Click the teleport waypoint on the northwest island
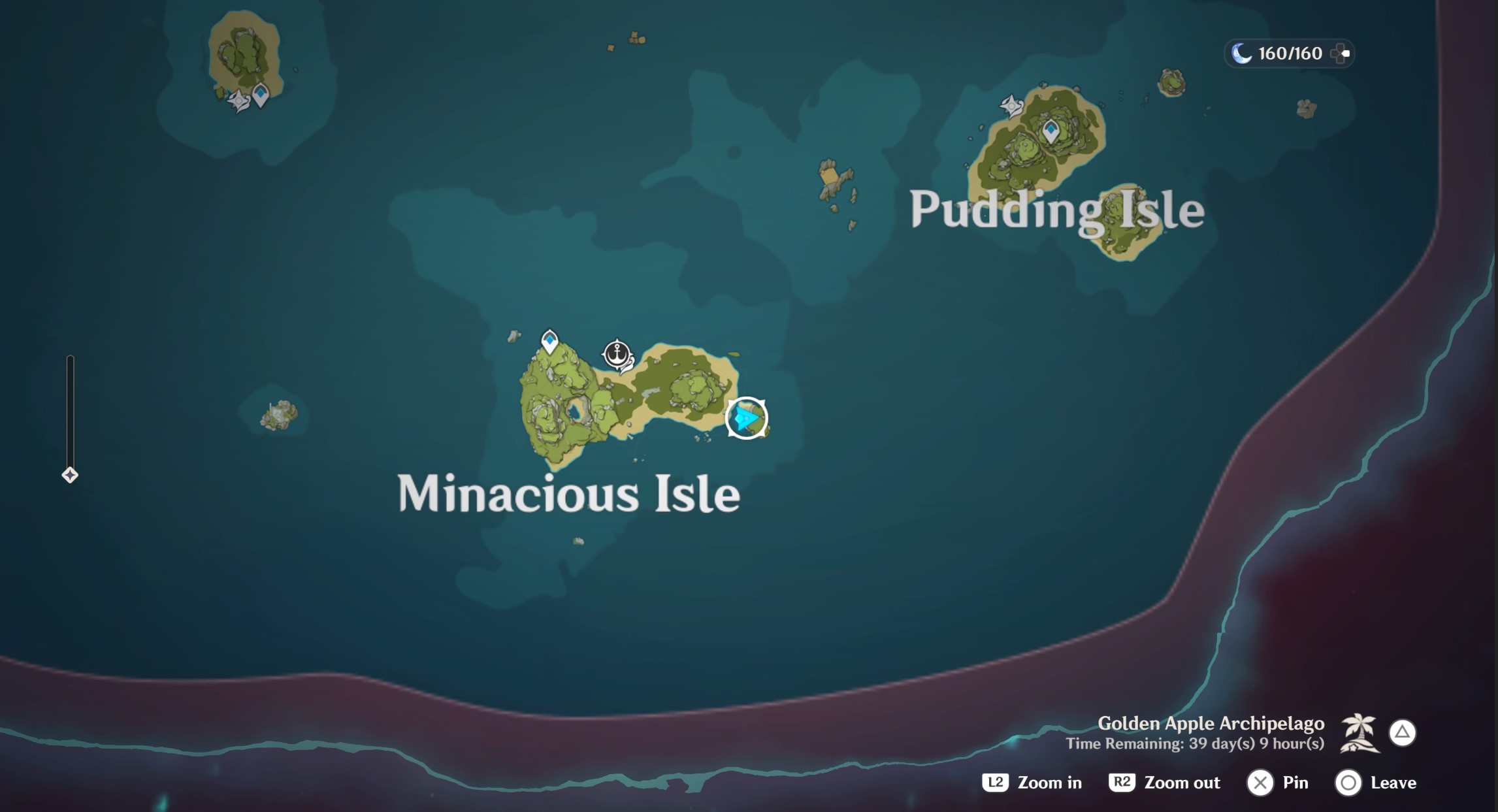The height and width of the screenshot is (812, 1498). [259, 93]
